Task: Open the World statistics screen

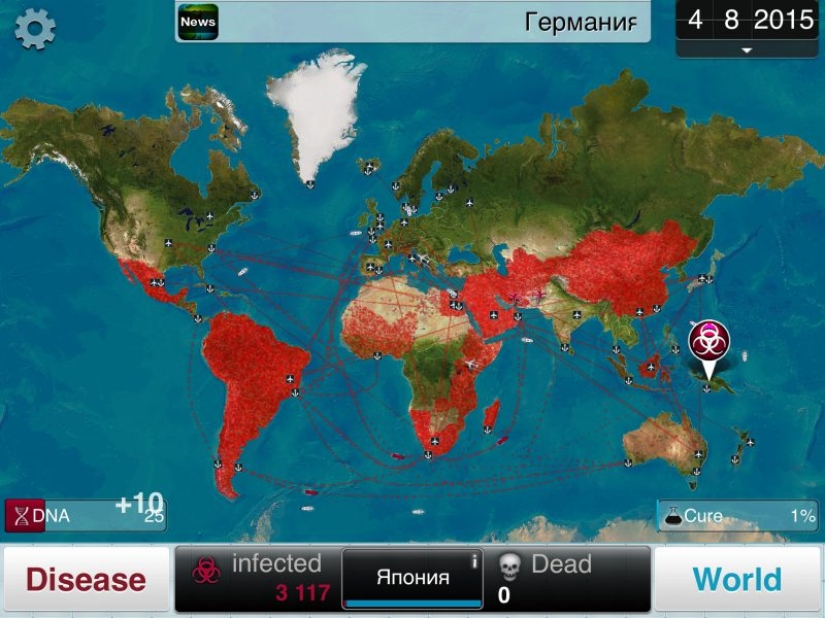Action: point(737,579)
